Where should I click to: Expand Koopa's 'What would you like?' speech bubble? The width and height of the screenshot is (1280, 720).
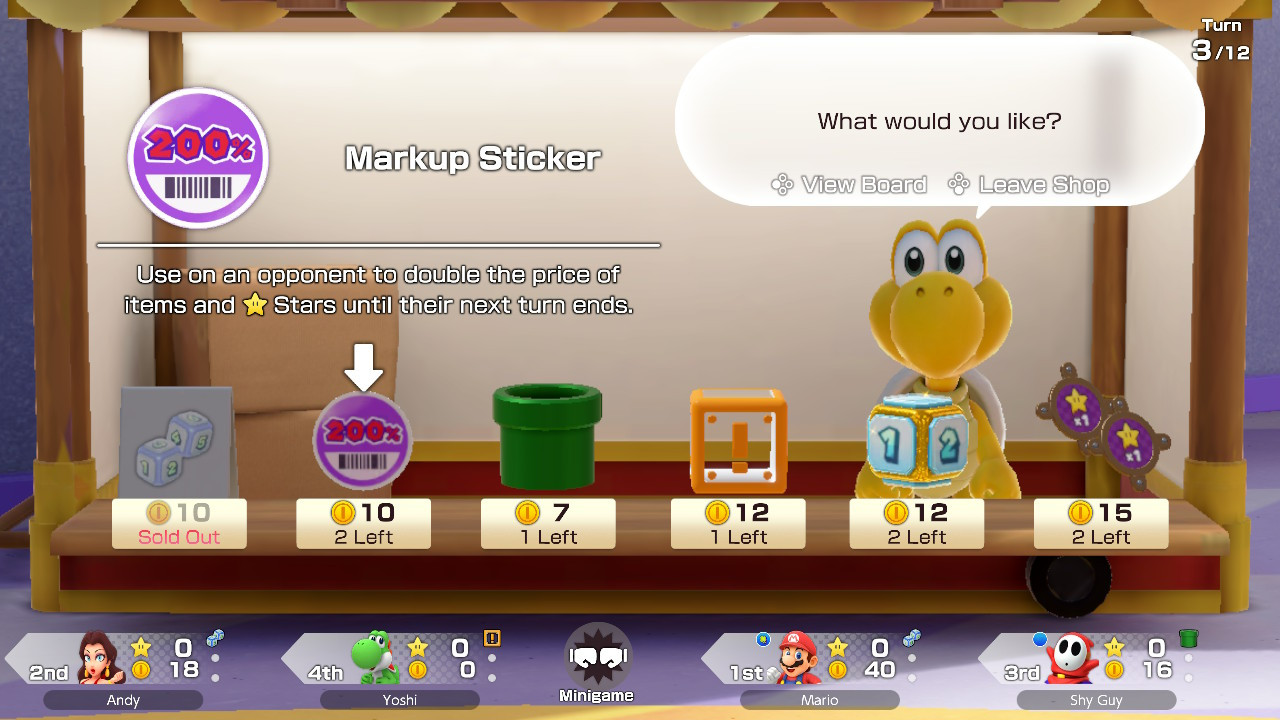tap(938, 121)
